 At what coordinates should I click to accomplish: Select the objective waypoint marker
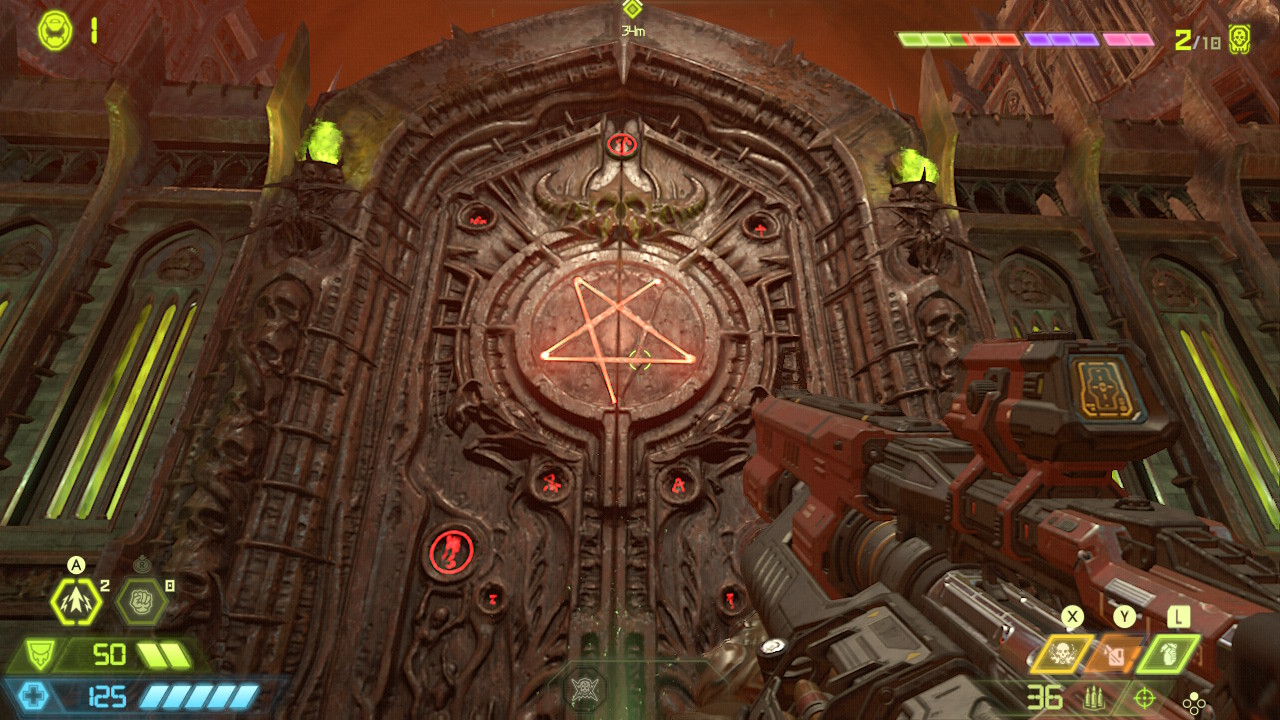tap(631, 10)
